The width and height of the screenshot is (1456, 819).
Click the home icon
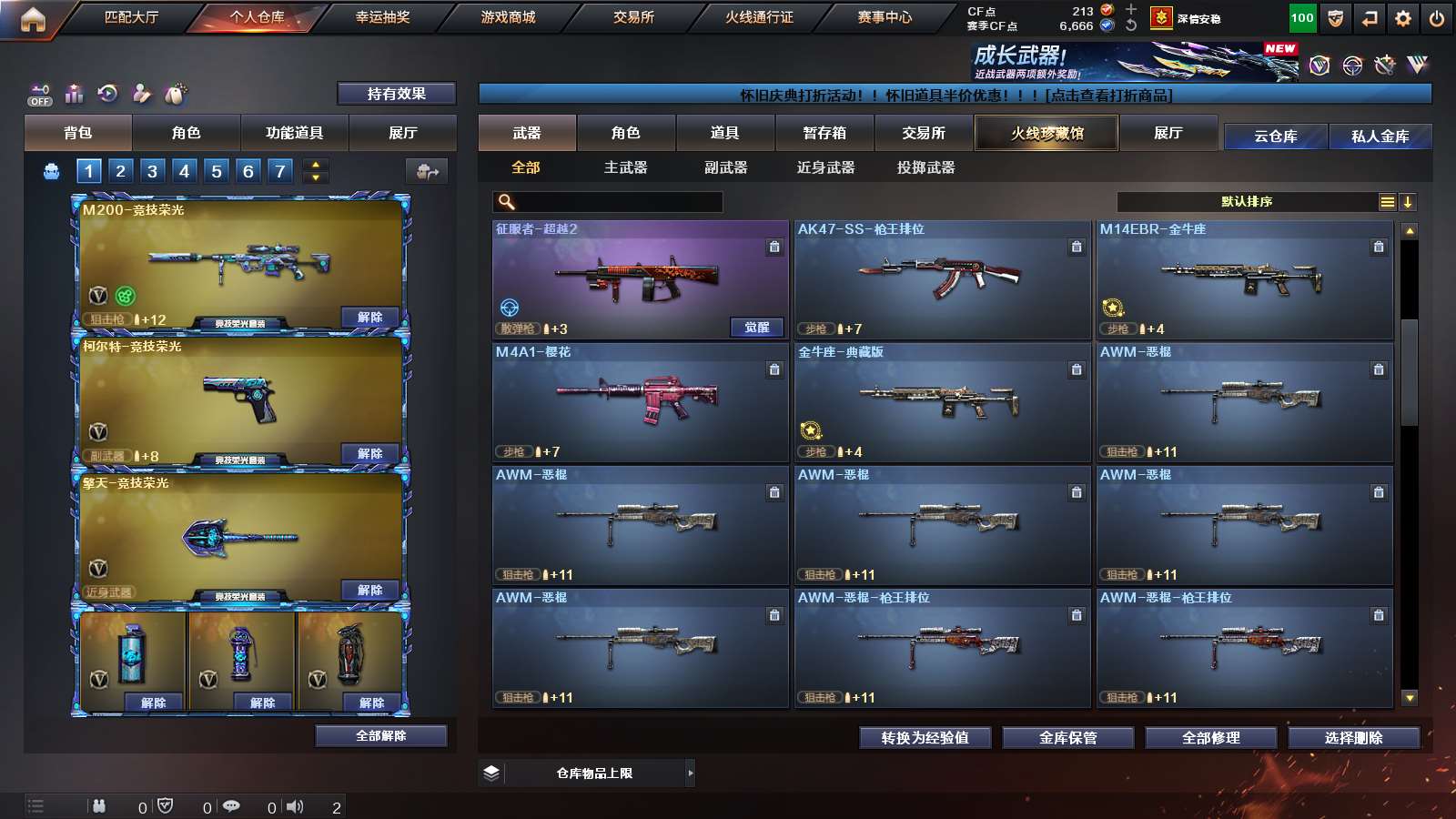pyautogui.click(x=33, y=18)
